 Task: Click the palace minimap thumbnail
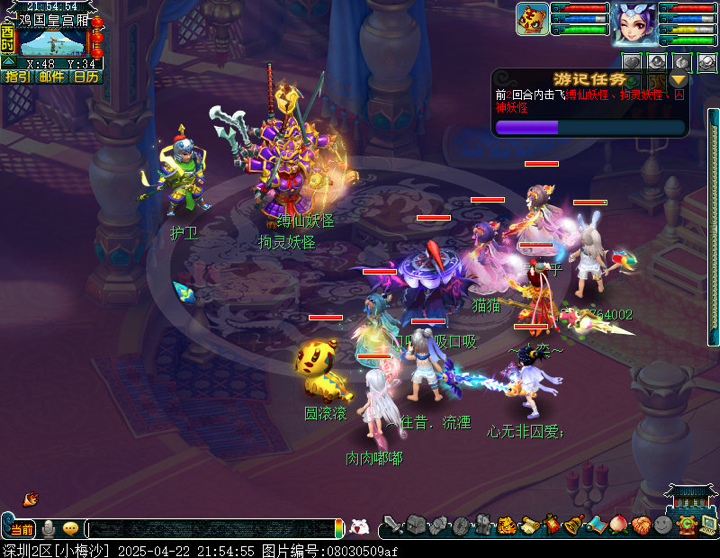pyautogui.click(x=53, y=42)
